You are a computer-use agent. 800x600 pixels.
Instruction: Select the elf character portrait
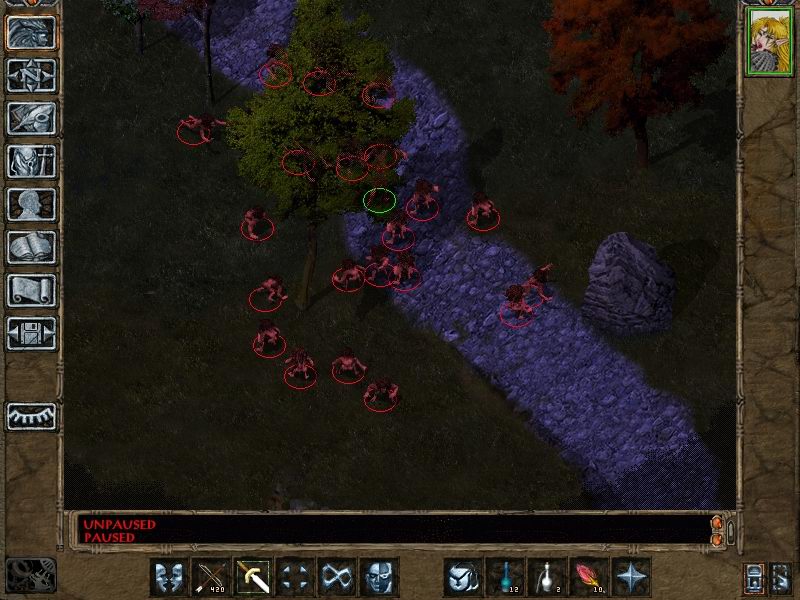point(768,45)
